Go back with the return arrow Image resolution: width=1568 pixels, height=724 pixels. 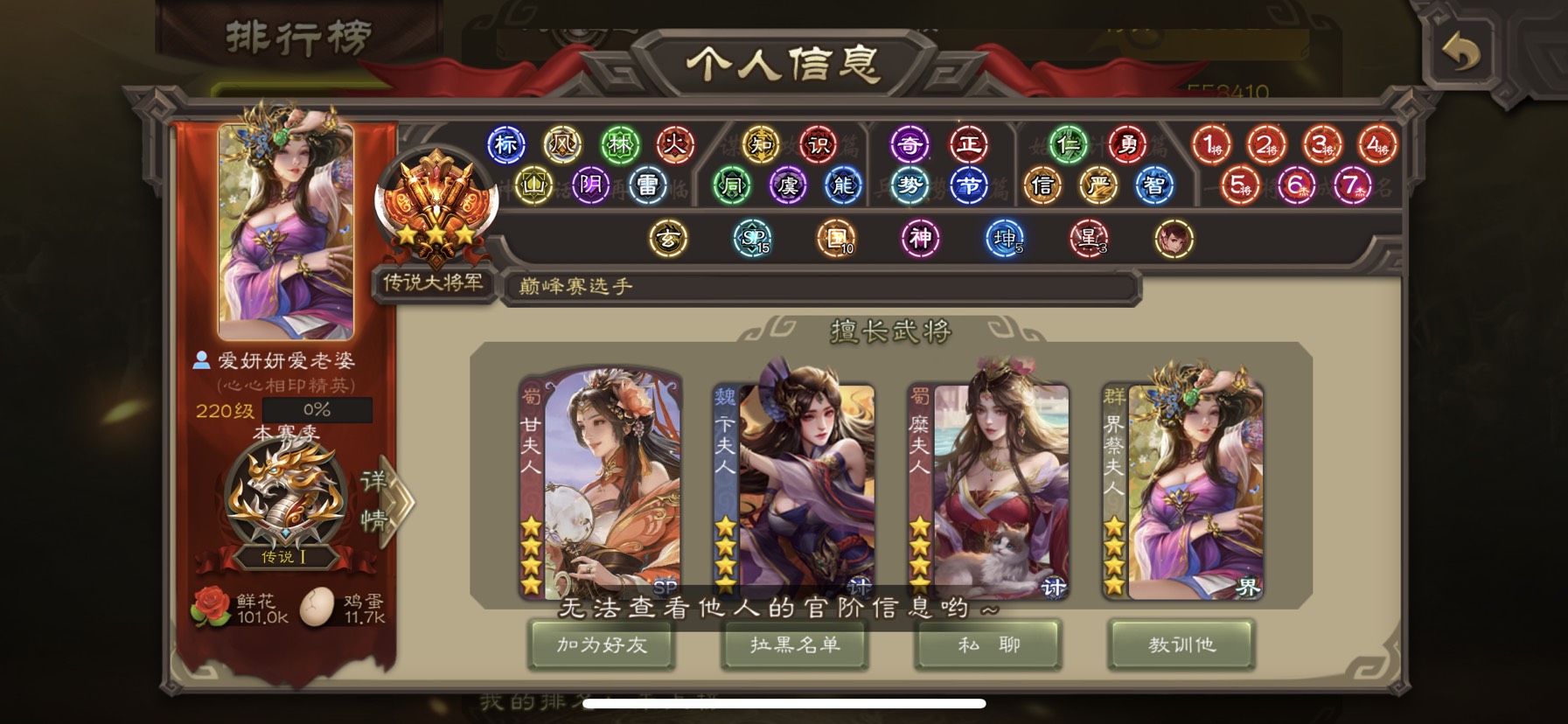[x=1460, y=52]
